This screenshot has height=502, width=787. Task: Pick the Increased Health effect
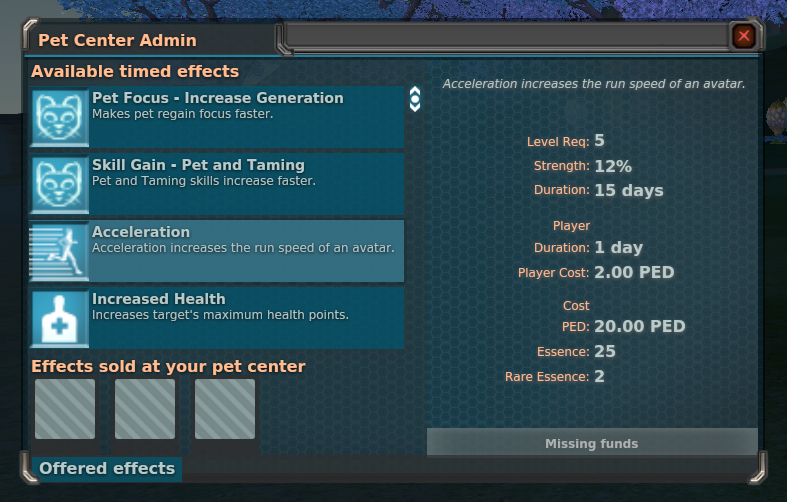(x=217, y=318)
